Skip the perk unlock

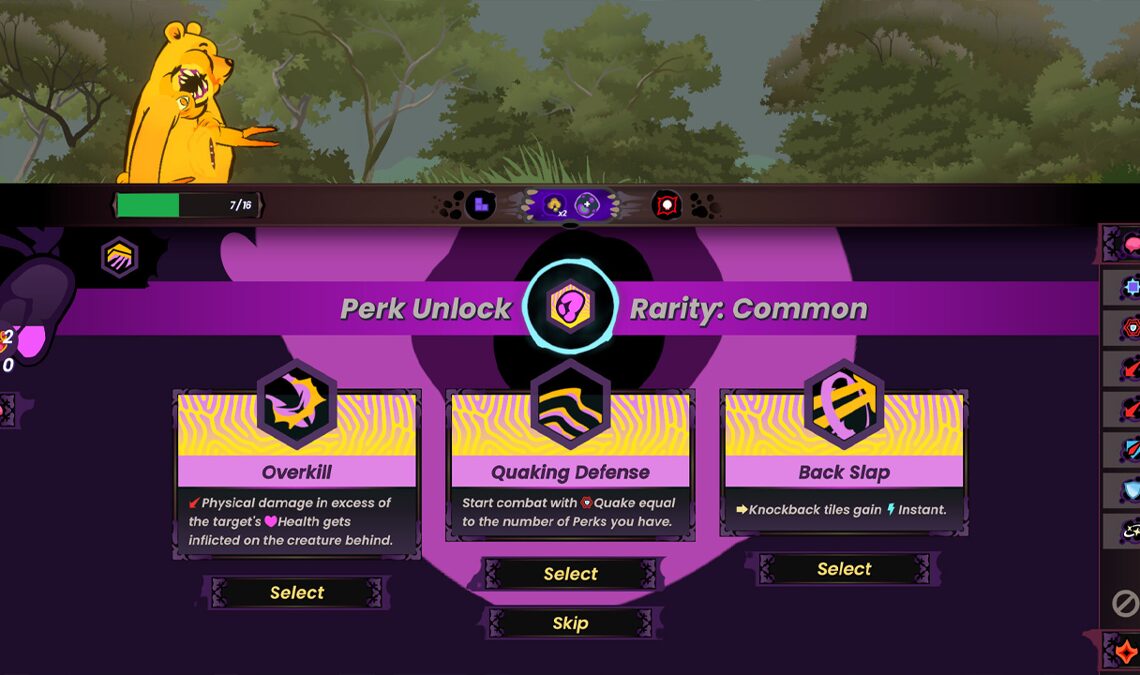(x=570, y=623)
